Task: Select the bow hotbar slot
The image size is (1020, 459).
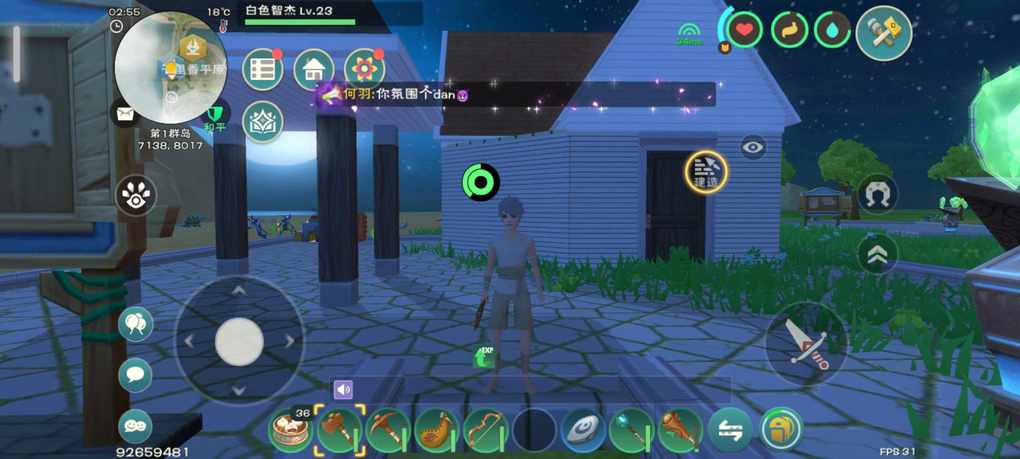Action: click(x=485, y=431)
